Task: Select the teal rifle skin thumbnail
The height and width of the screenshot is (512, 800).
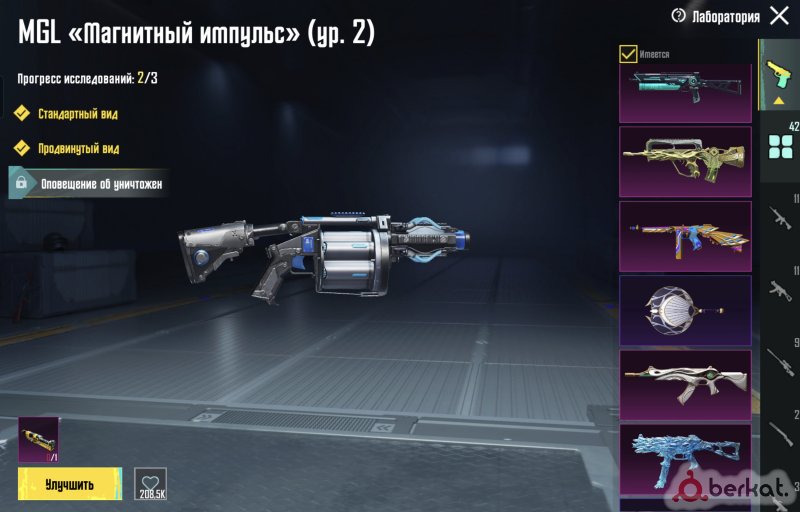Action: pyautogui.click(x=685, y=92)
